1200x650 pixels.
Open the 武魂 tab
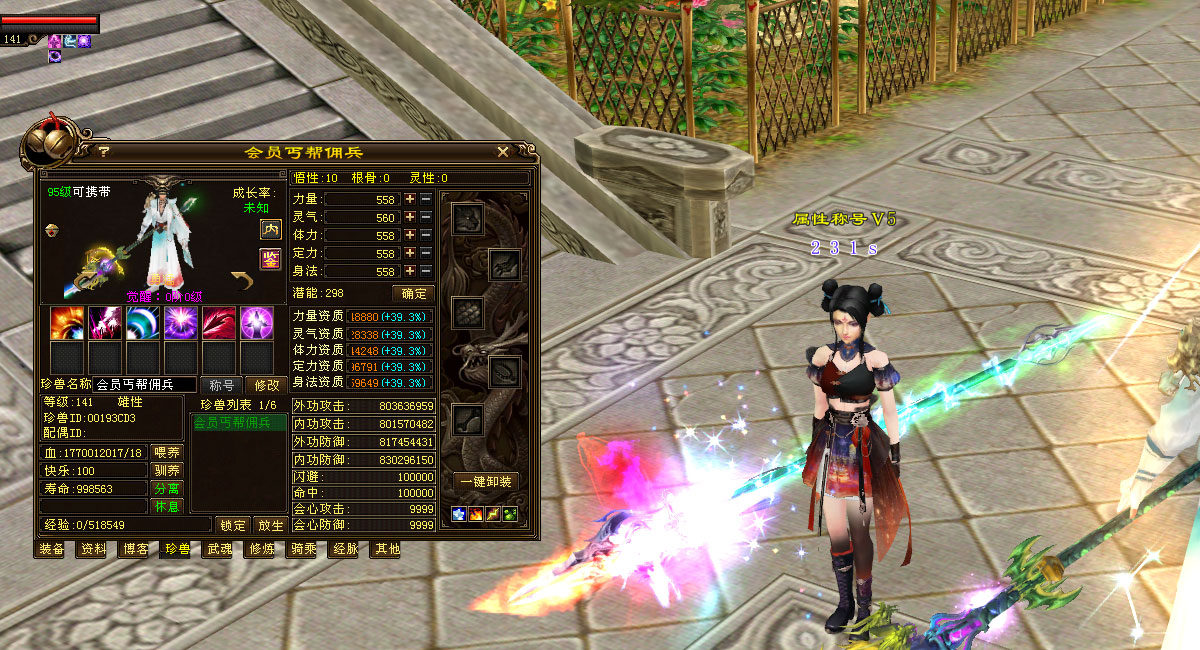coord(220,548)
